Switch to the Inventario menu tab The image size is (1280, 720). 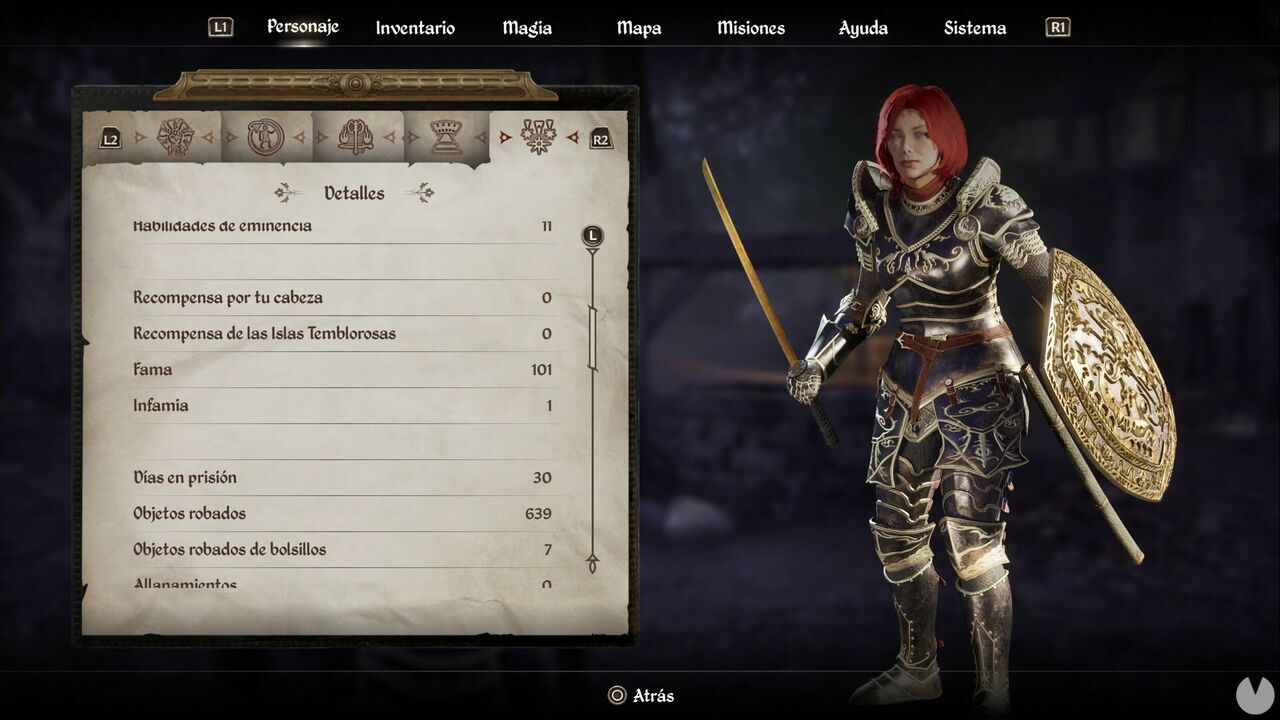point(414,28)
